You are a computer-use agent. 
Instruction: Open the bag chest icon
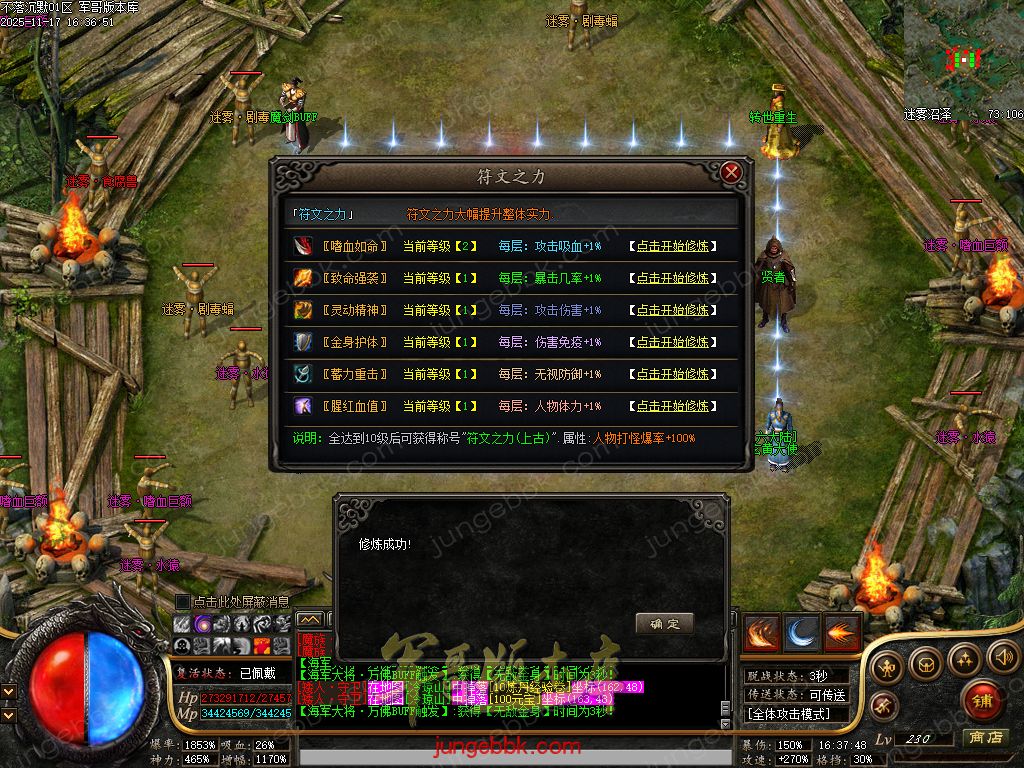click(925, 663)
